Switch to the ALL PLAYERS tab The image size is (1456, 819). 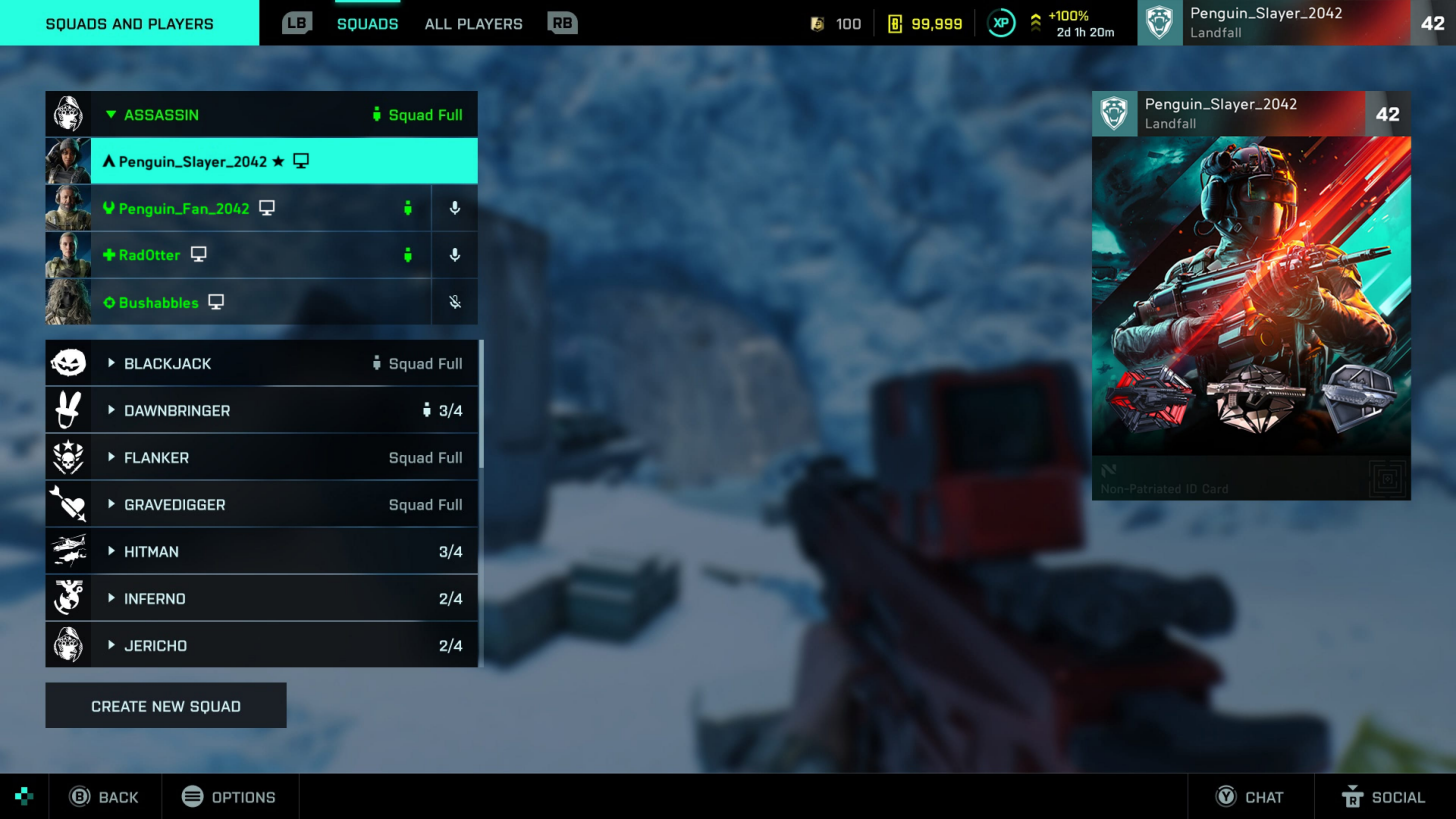click(x=472, y=23)
